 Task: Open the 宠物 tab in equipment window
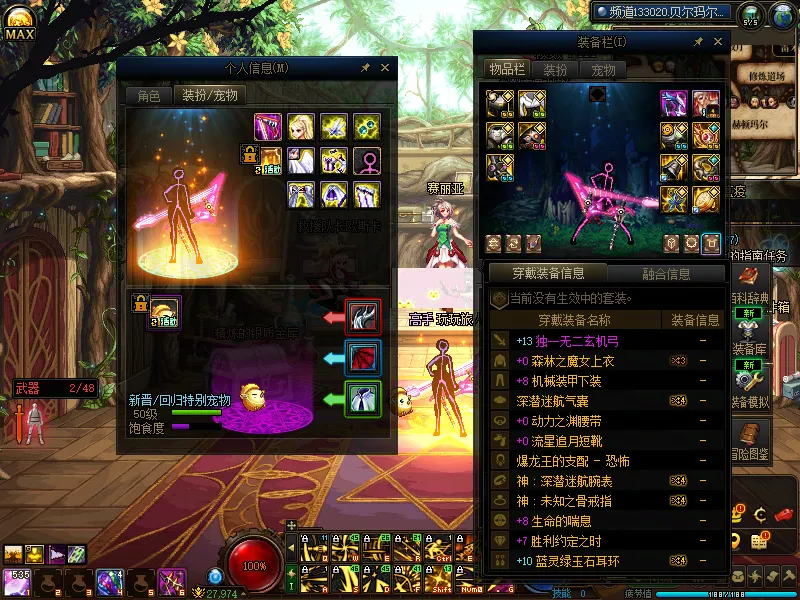click(603, 70)
